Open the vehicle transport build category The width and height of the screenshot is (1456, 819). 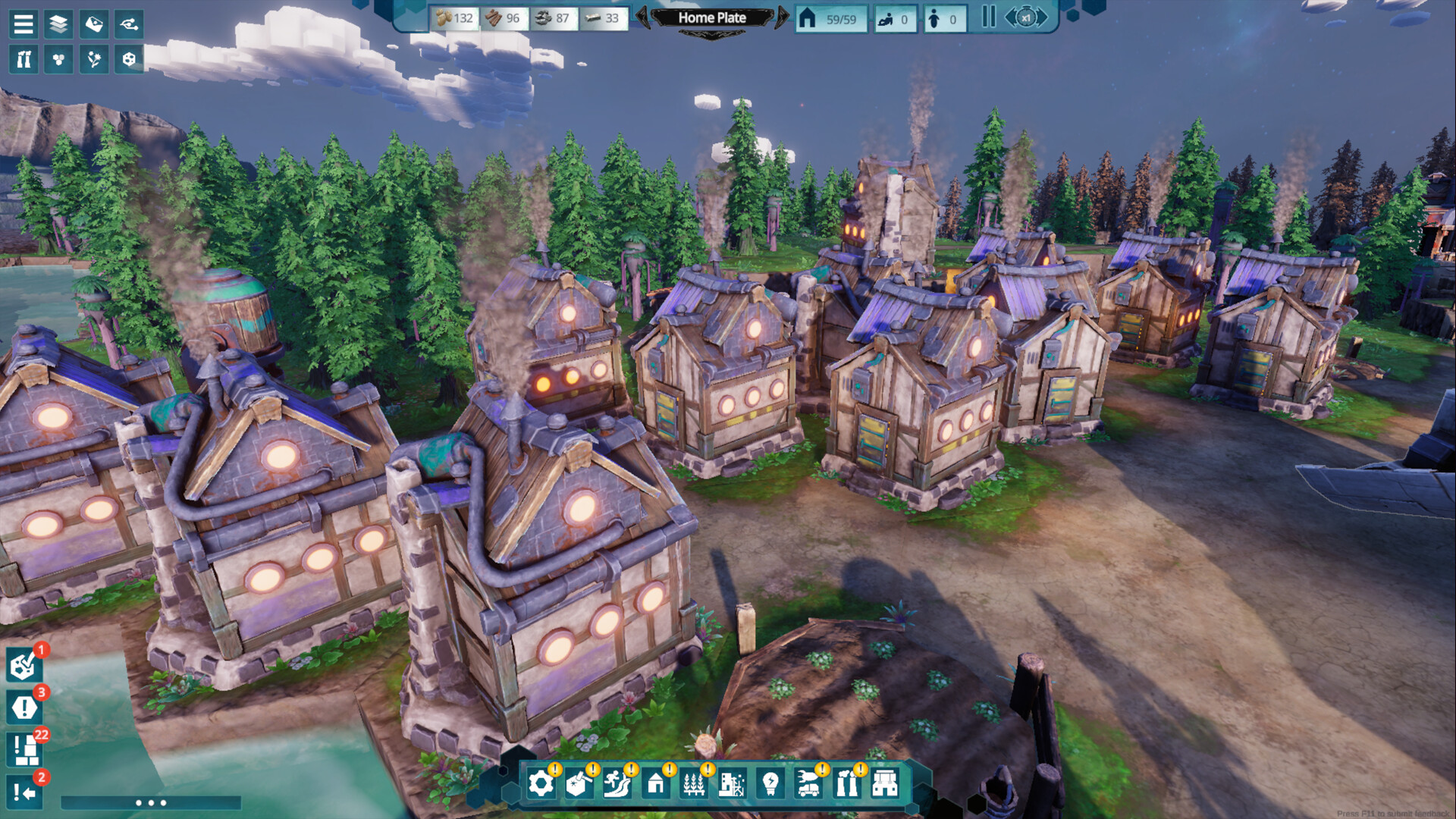pos(808,783)
